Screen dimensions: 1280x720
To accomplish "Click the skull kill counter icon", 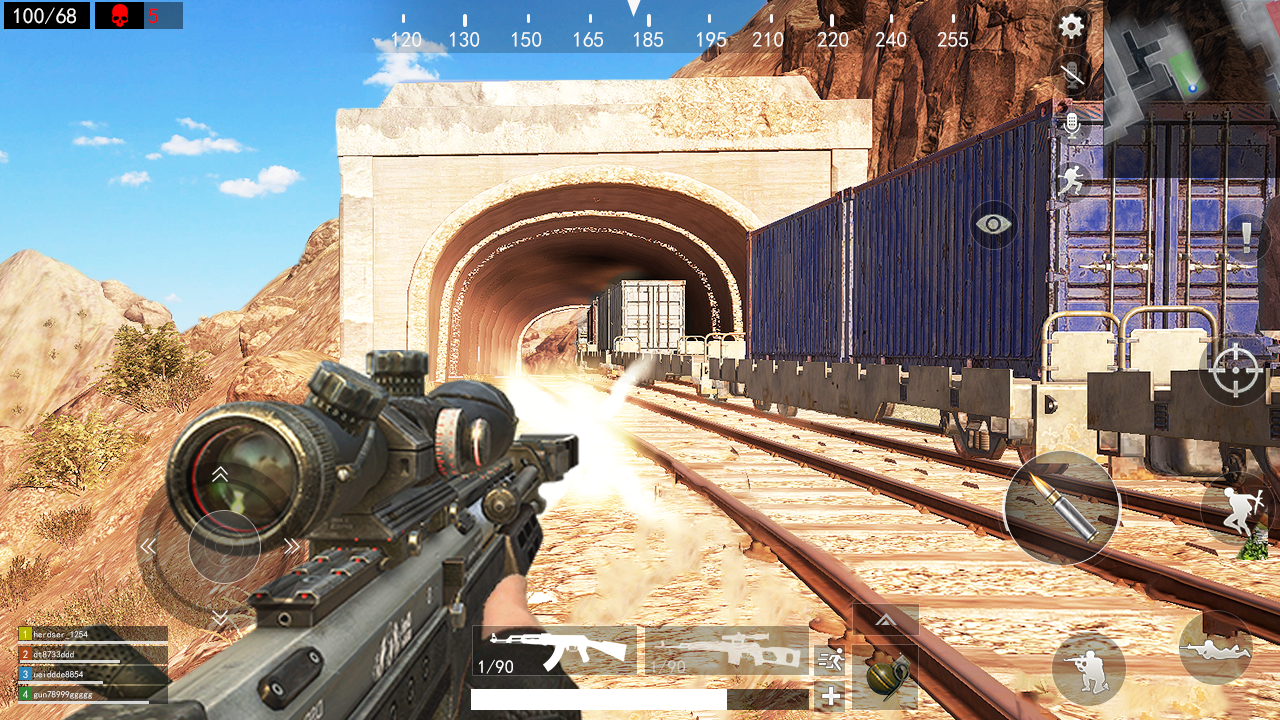I will (120, 16).
